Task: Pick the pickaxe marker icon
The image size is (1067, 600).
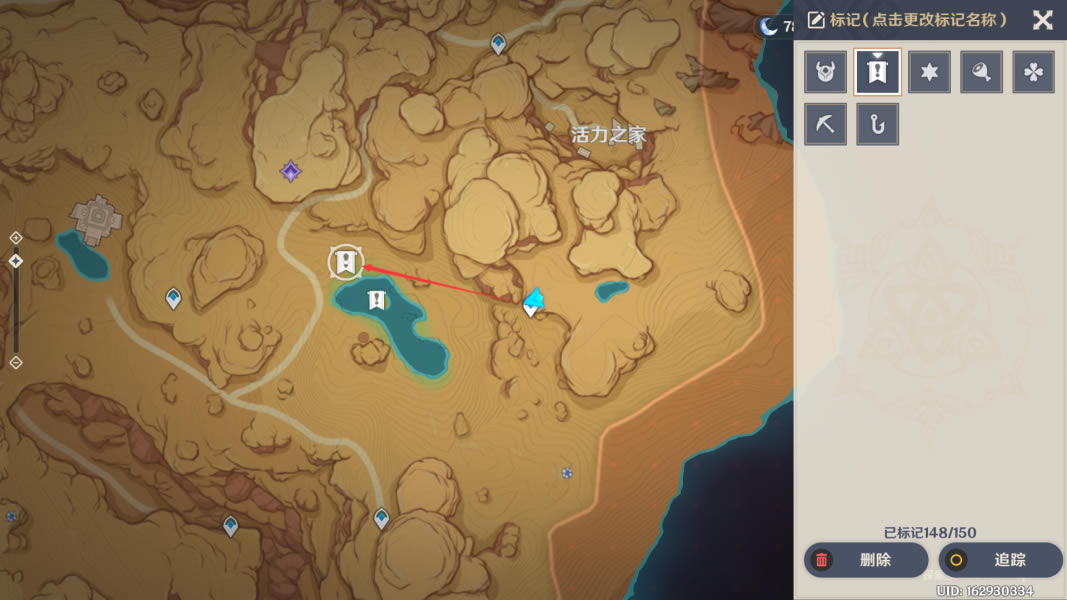Action: coord(826,124)
